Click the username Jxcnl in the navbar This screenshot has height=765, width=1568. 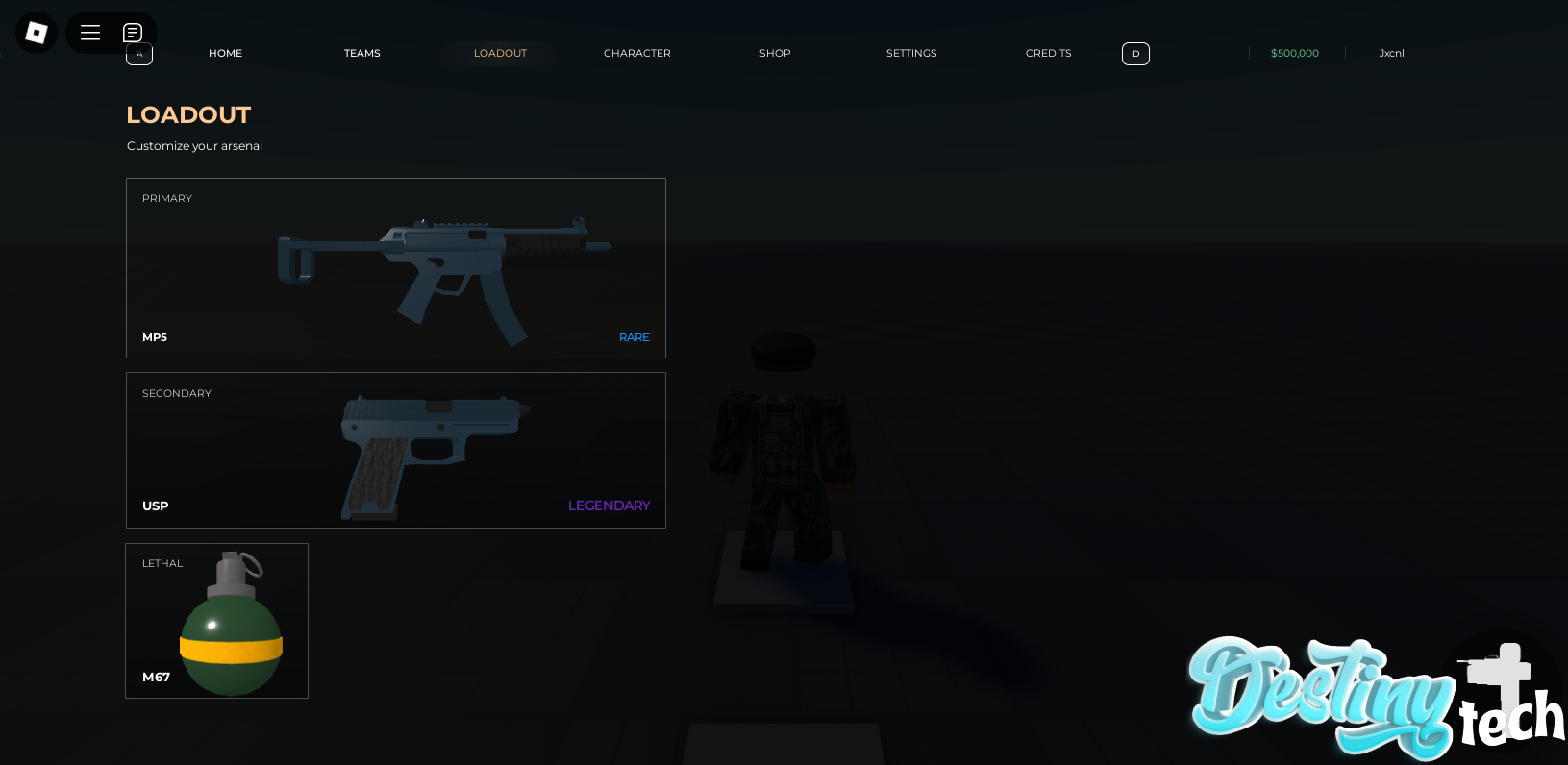coord(1391,54)
